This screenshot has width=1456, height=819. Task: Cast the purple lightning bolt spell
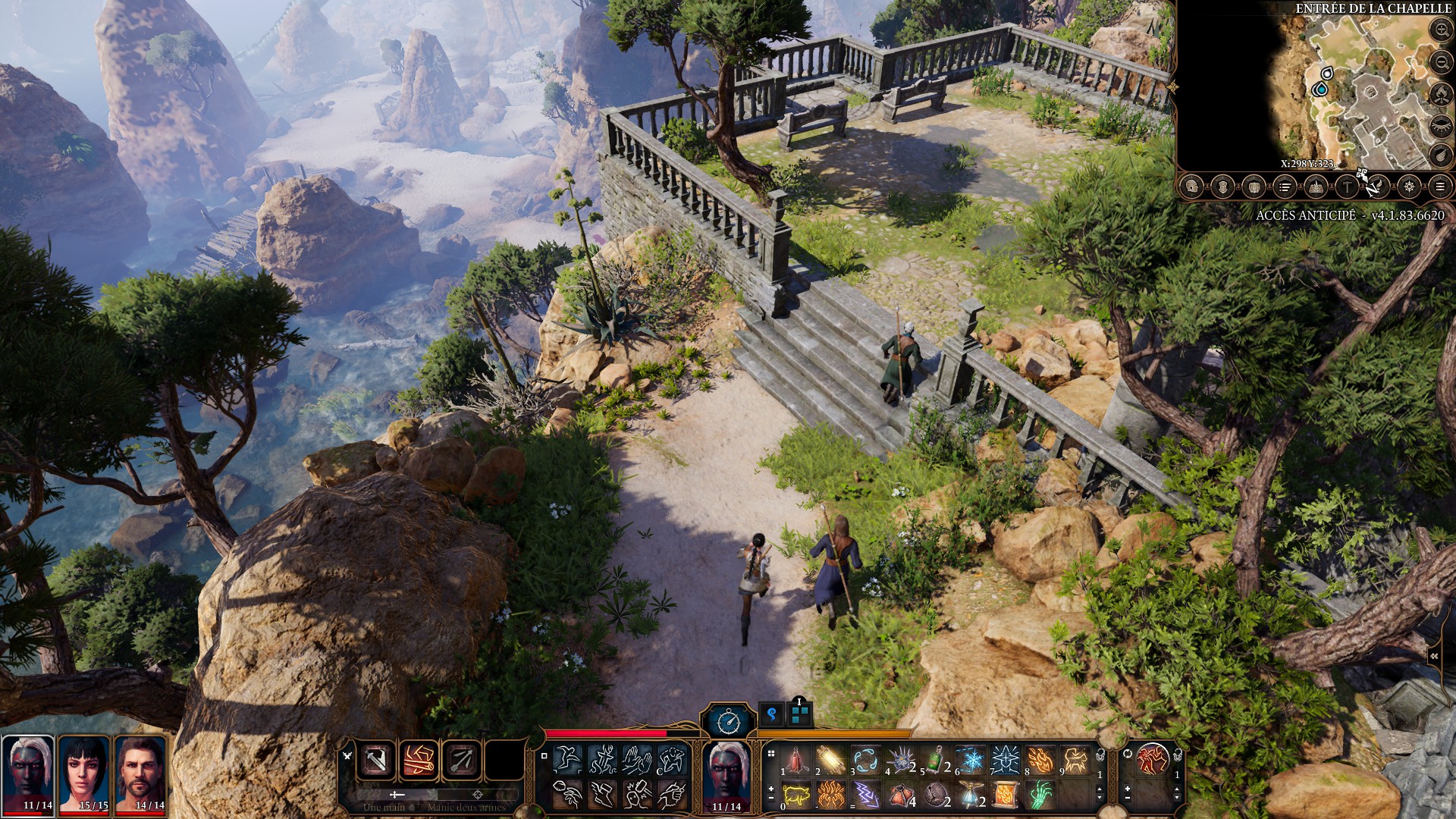(865, 795)
